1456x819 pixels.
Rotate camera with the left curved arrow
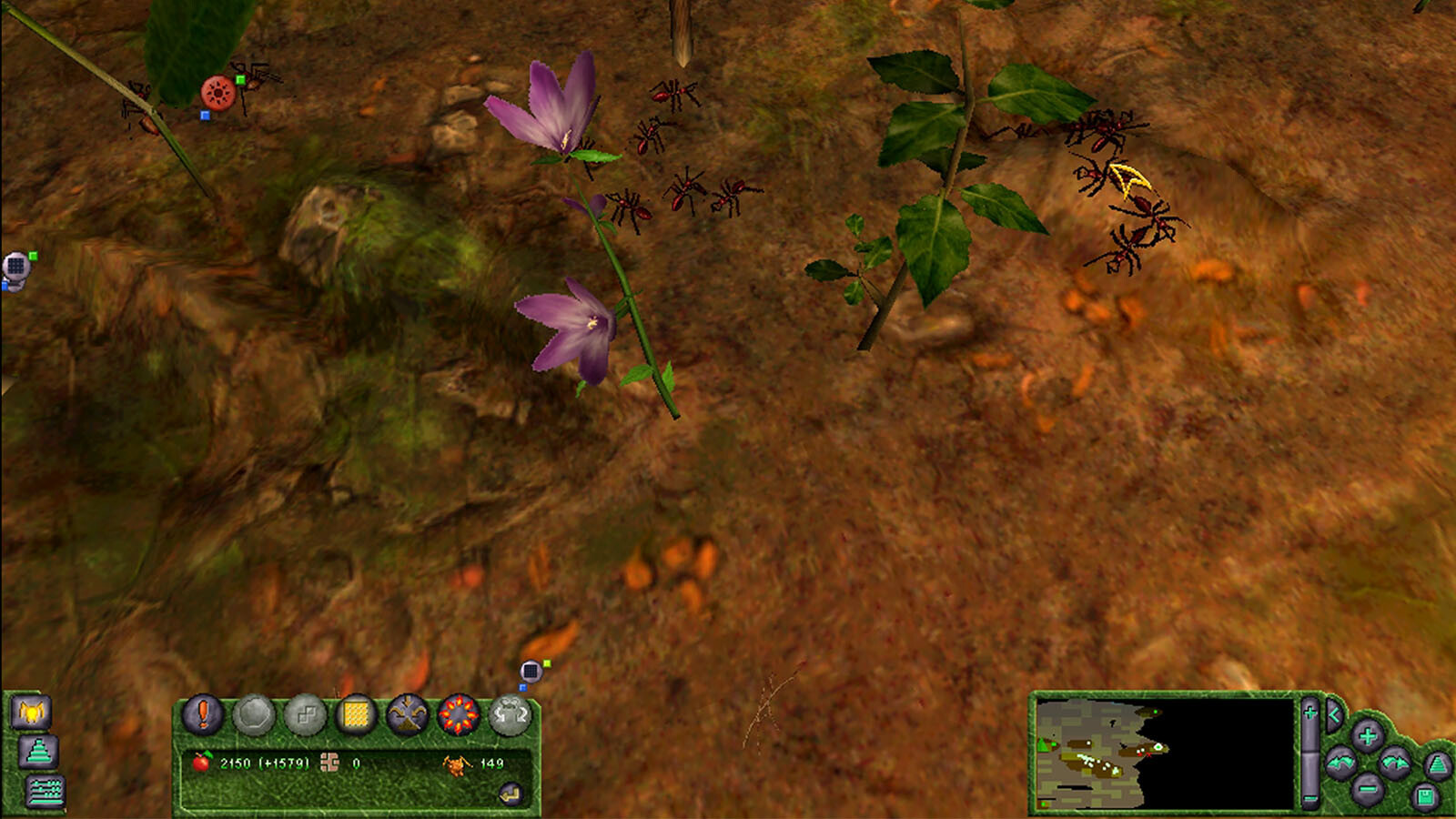click(1340, 763)
